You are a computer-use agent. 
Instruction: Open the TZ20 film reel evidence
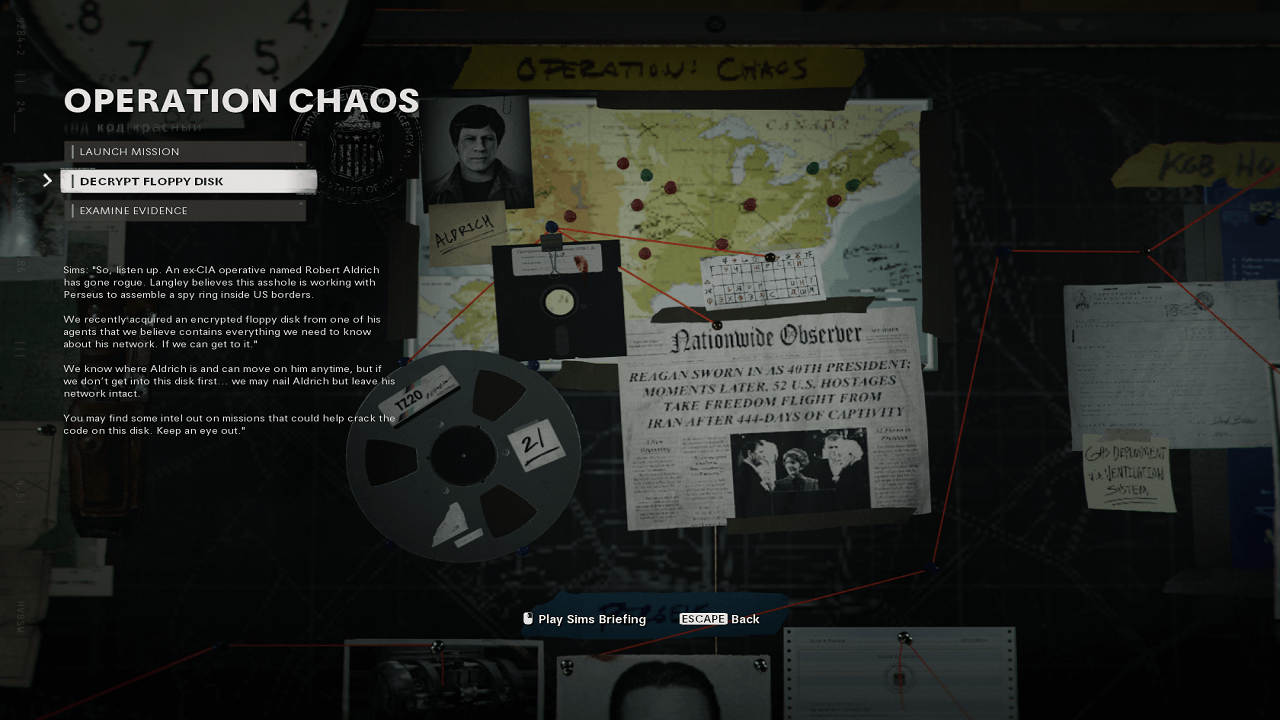point(463,455)
